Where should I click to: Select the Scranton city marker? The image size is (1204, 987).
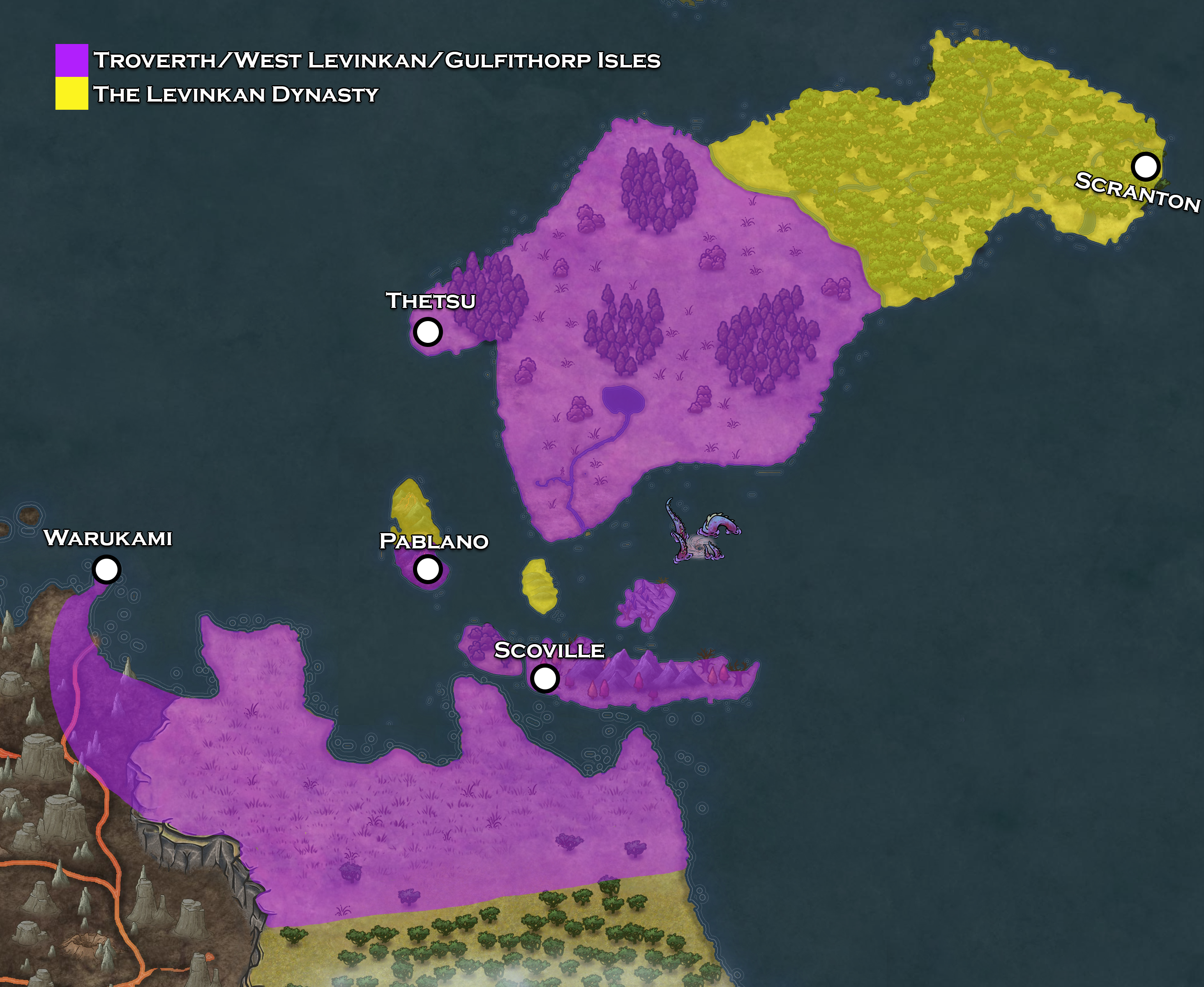click(1145, 166)
